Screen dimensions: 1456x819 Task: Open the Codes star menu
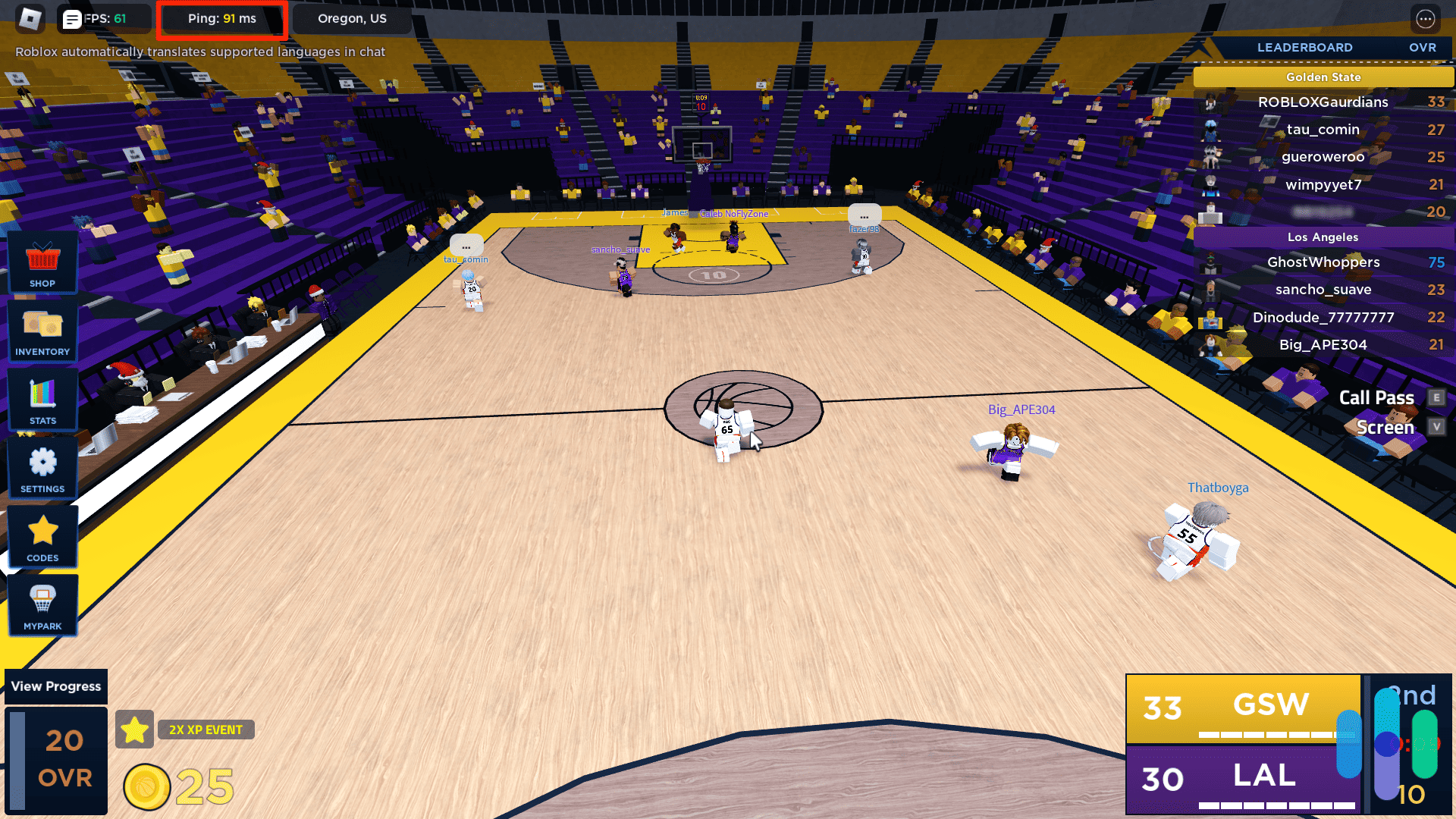tap(42, 537)
